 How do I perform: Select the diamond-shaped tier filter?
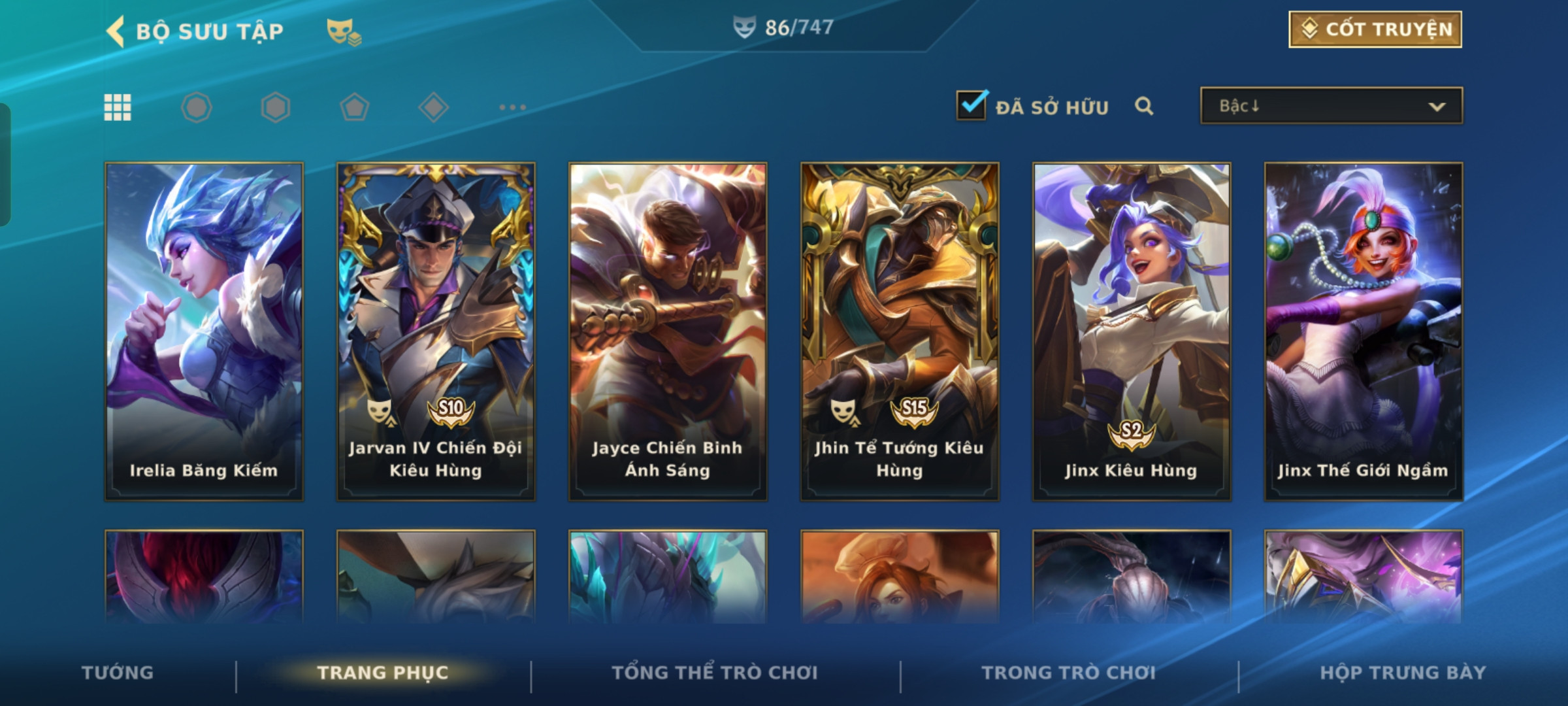433,107
